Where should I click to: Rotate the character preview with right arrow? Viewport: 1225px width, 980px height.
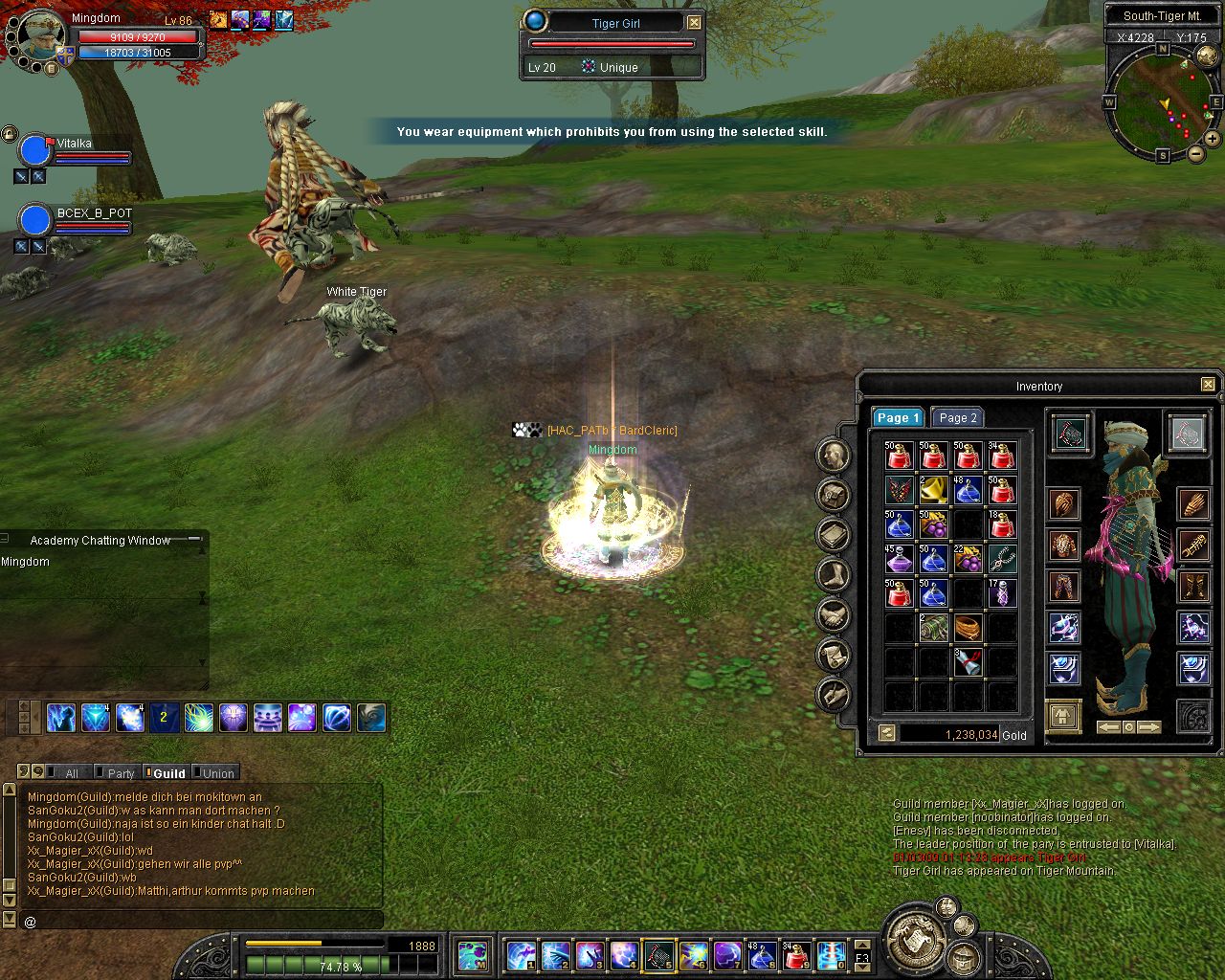[x=1149, y=727]
